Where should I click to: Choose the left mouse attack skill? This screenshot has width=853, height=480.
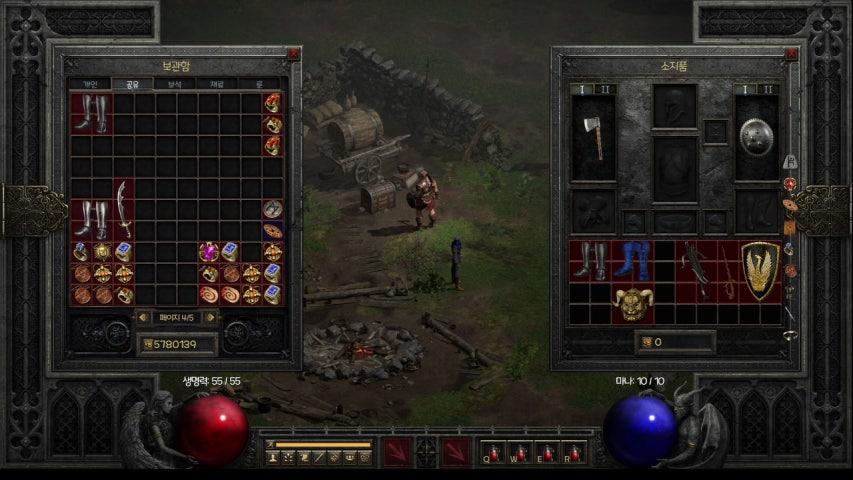coord(396,452)
